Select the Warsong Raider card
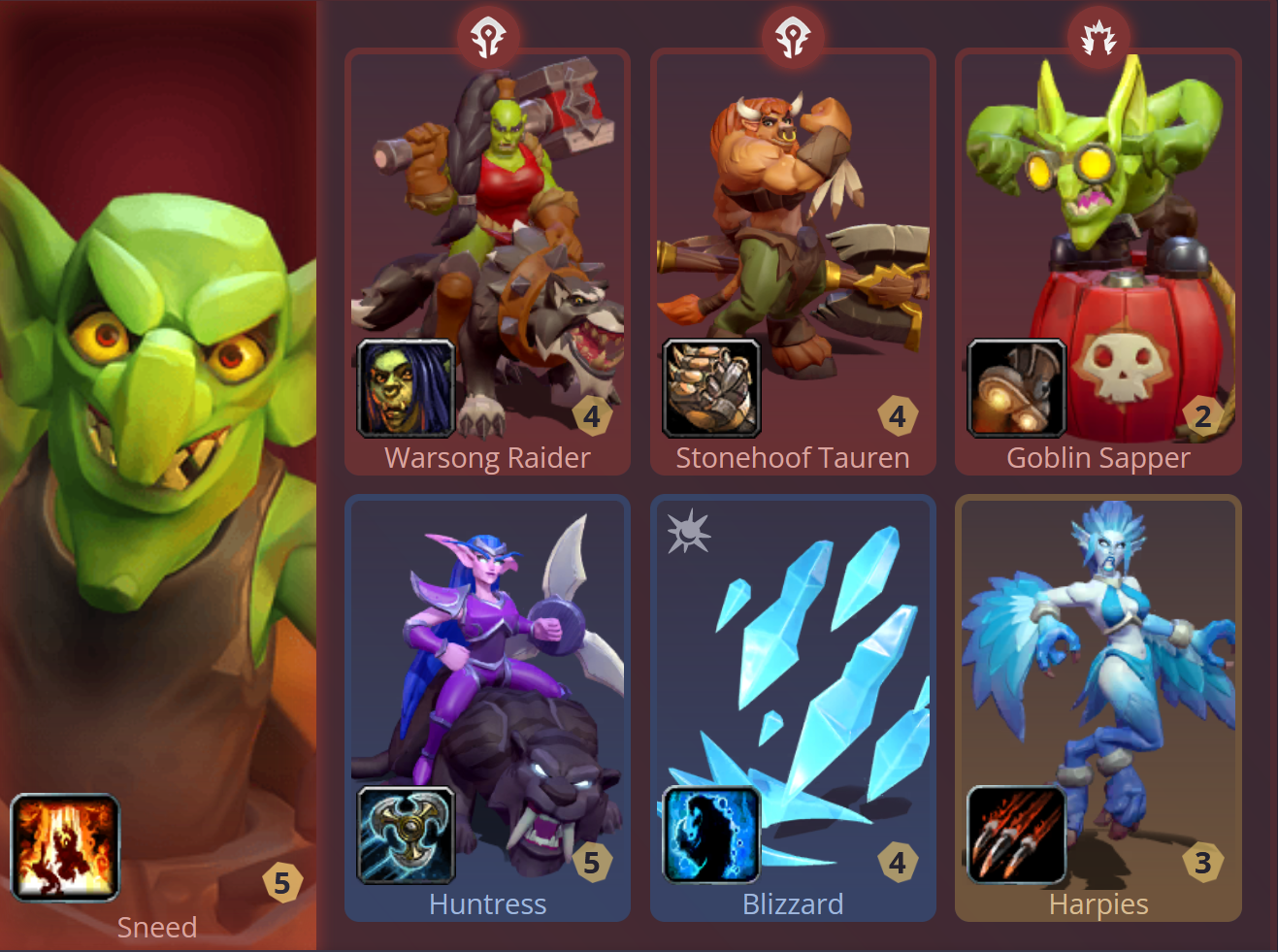Screen dimensions: 1278x952 pyautogui.click(x=487, y=243)
